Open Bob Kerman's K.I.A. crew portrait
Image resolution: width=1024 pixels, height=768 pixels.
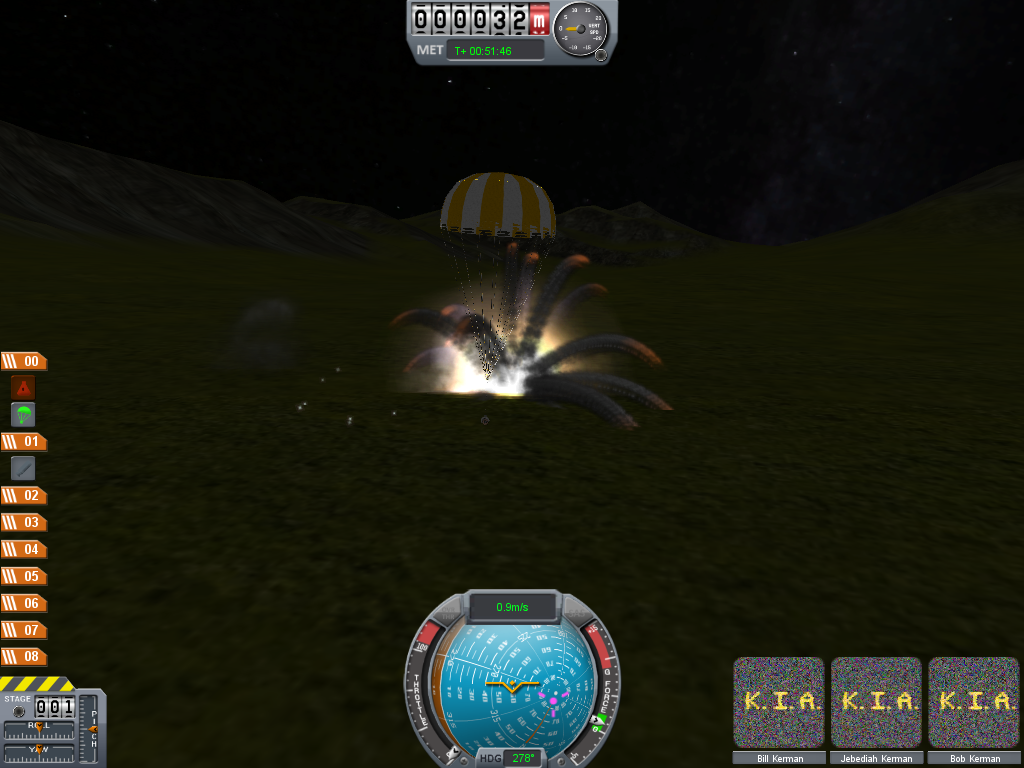[x=974, y=701]
